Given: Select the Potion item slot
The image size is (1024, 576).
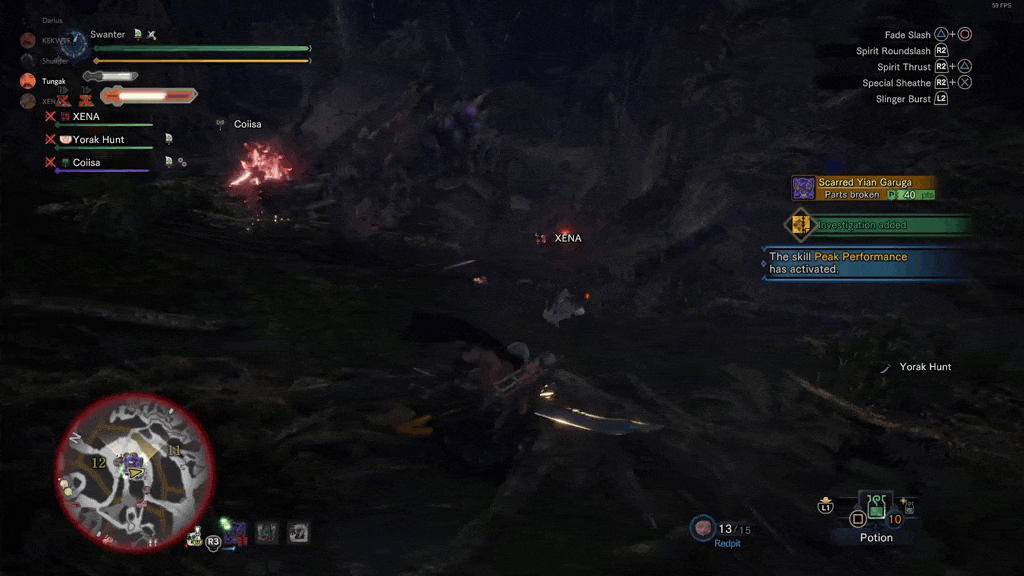Looking at the screenshot, I should coord(876,507).
